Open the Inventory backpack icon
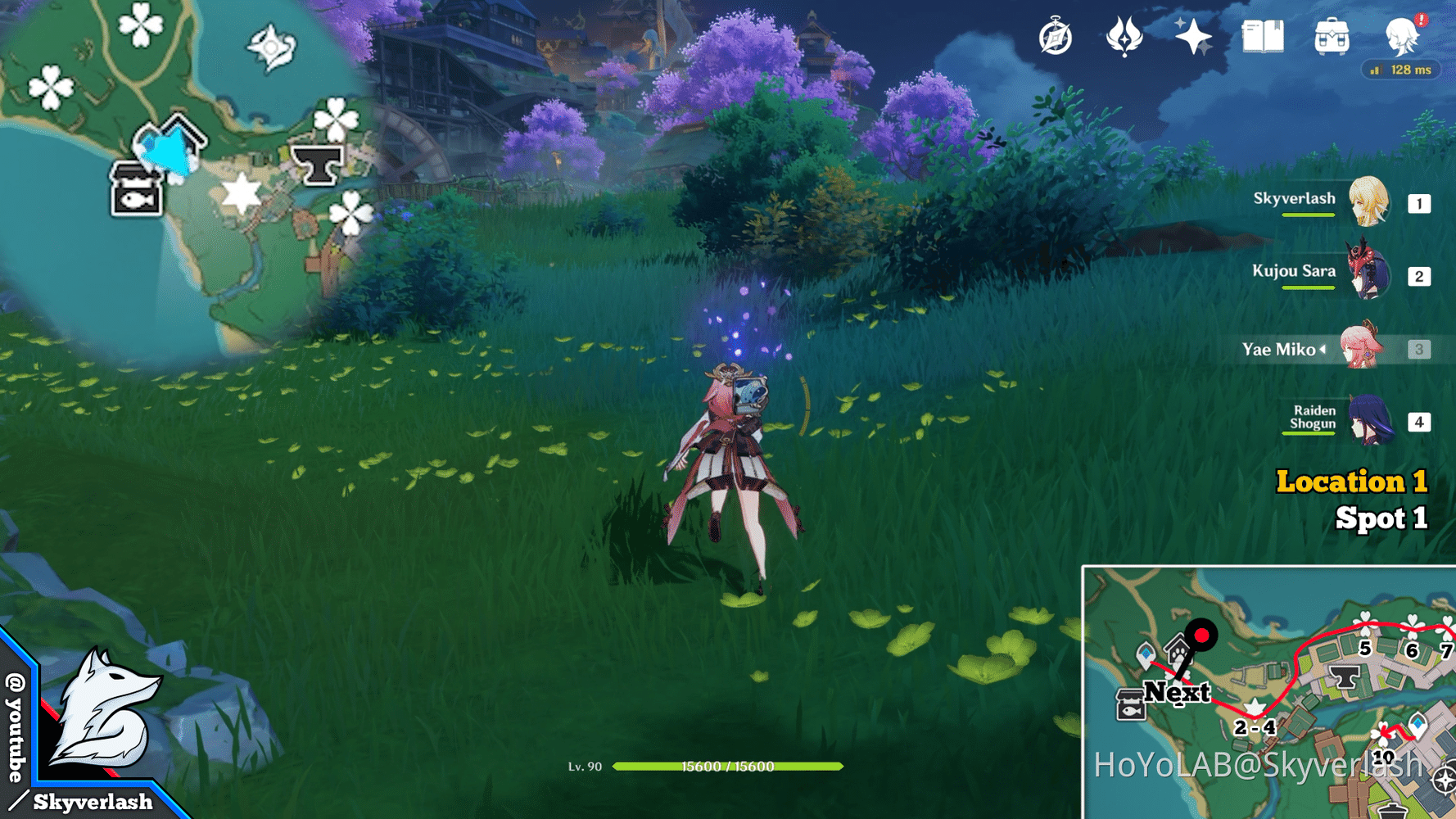The width and height of the screenshot is (1456, 819). 1332,37
